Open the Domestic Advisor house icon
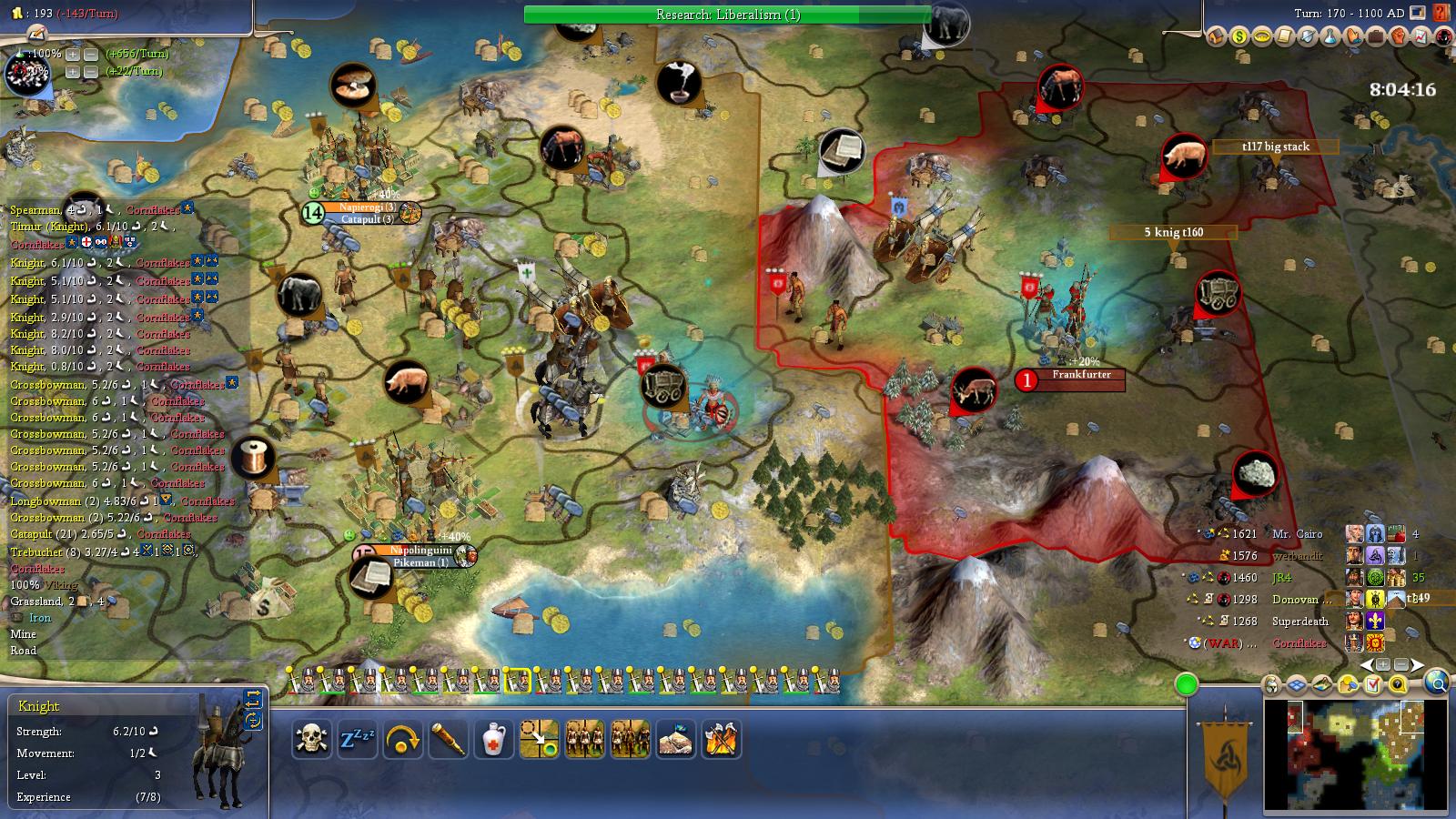Image resolution: width=1456 pixels, height=819 pixels. [x=1217, y=38]
